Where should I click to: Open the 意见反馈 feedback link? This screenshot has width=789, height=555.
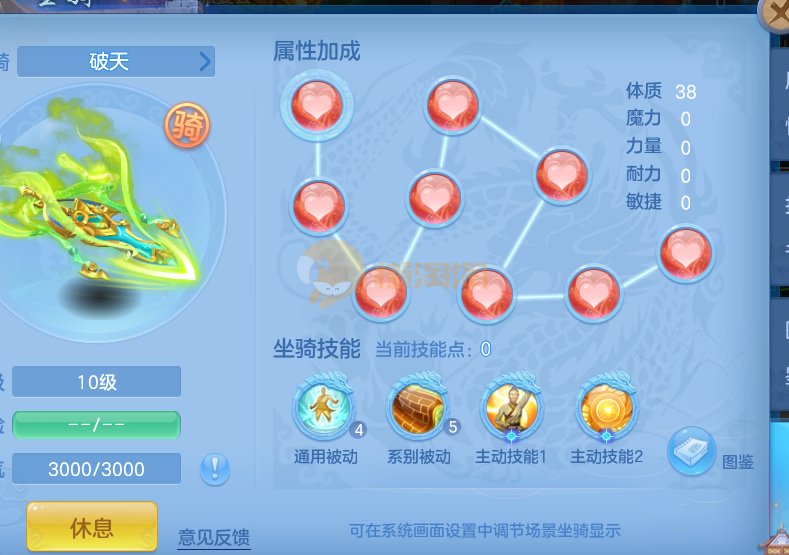point(214,535)
